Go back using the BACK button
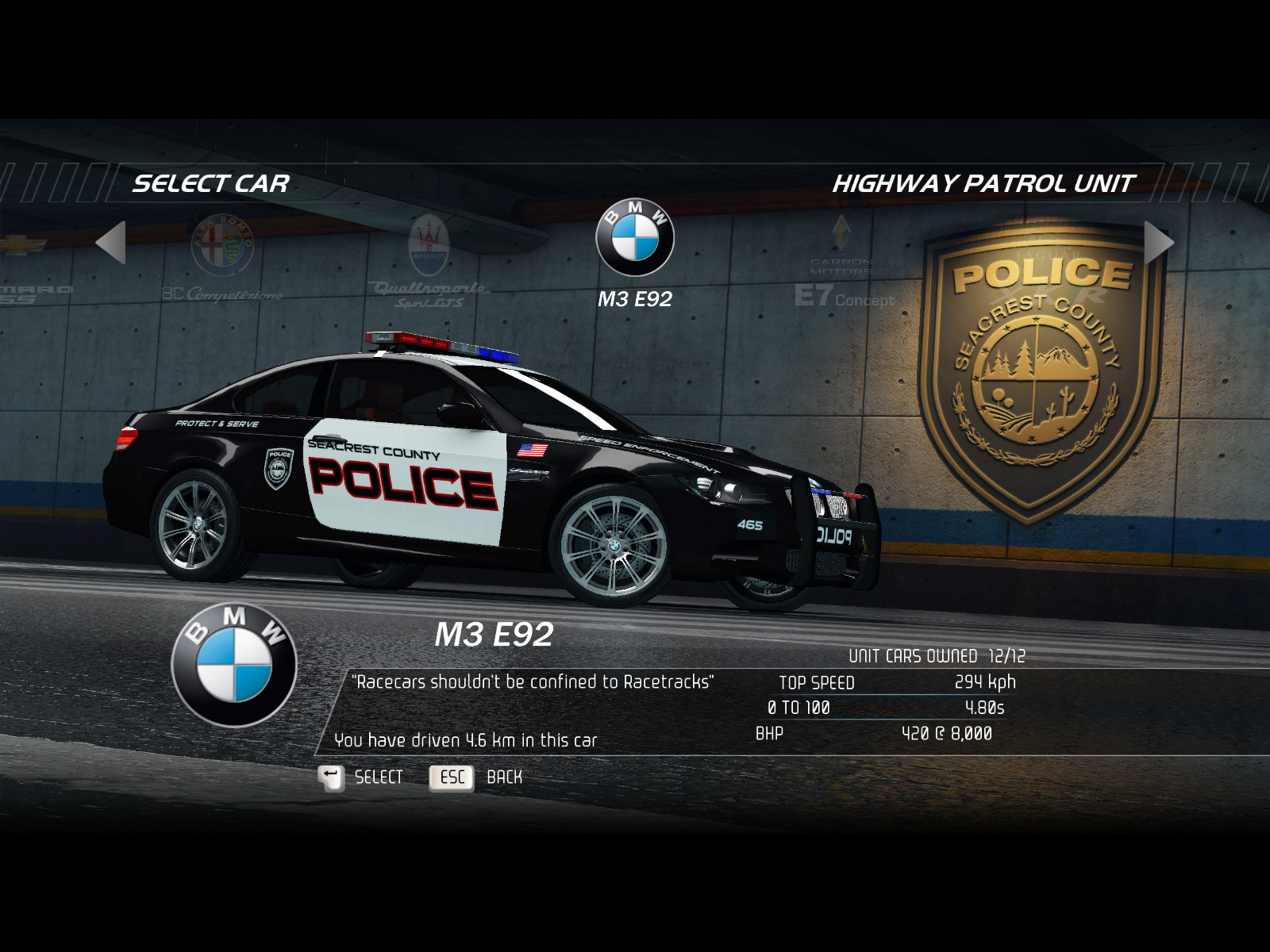Viewport: 1270px width, 952px height. point(476,777)
